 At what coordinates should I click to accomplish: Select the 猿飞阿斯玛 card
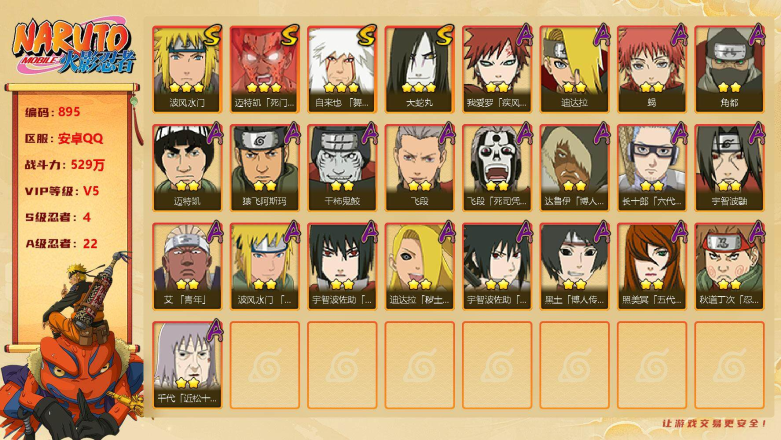tap(264, 165)
